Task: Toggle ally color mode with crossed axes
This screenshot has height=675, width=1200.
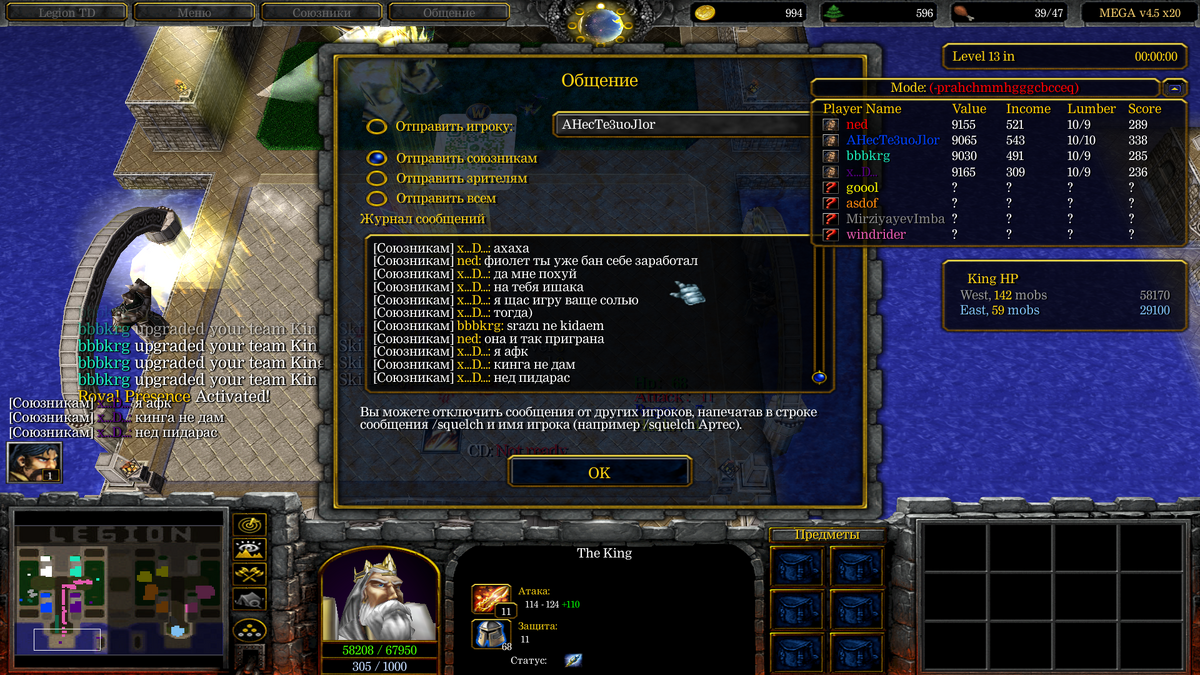Action: click(x=248, y=574)
